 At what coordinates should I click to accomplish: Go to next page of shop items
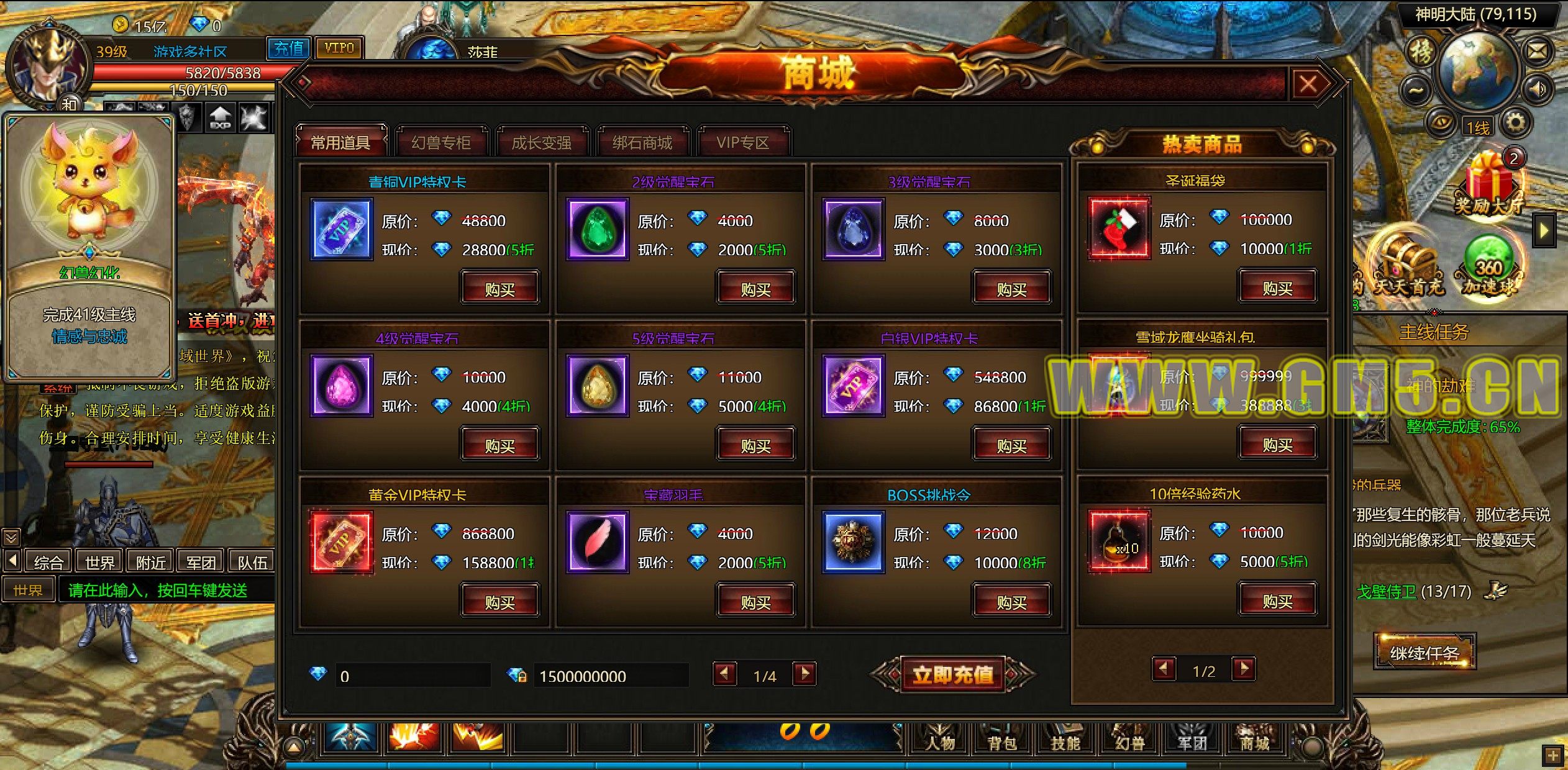point(805,674)
